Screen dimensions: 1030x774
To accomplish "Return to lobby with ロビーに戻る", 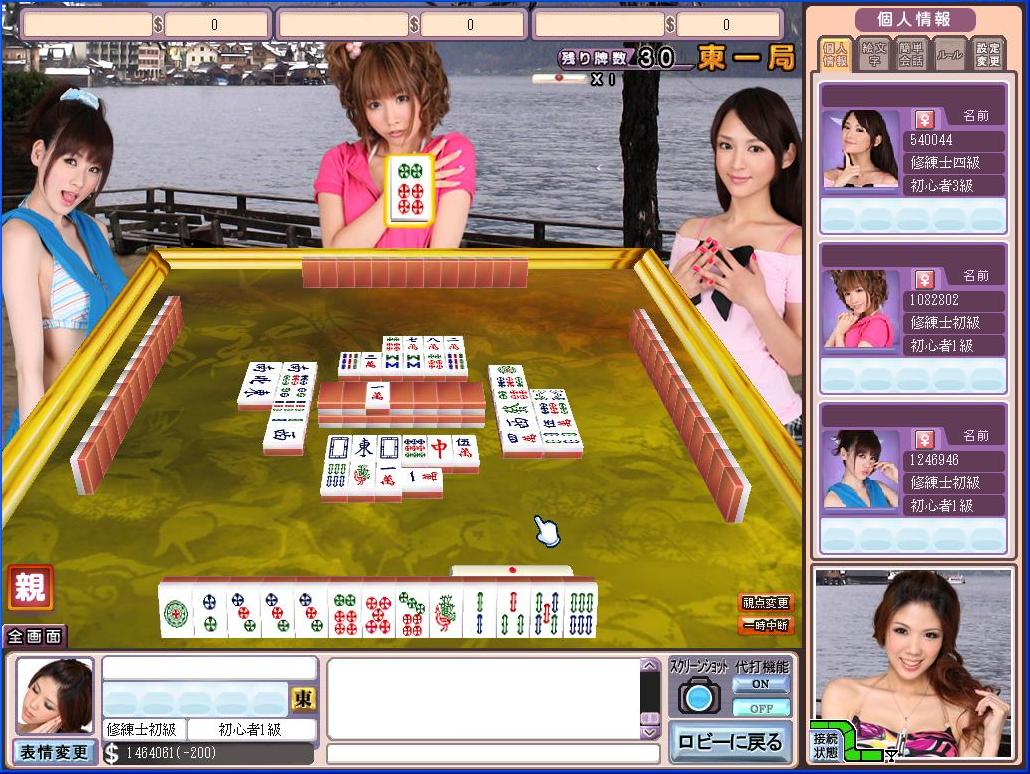I will 729,743.
